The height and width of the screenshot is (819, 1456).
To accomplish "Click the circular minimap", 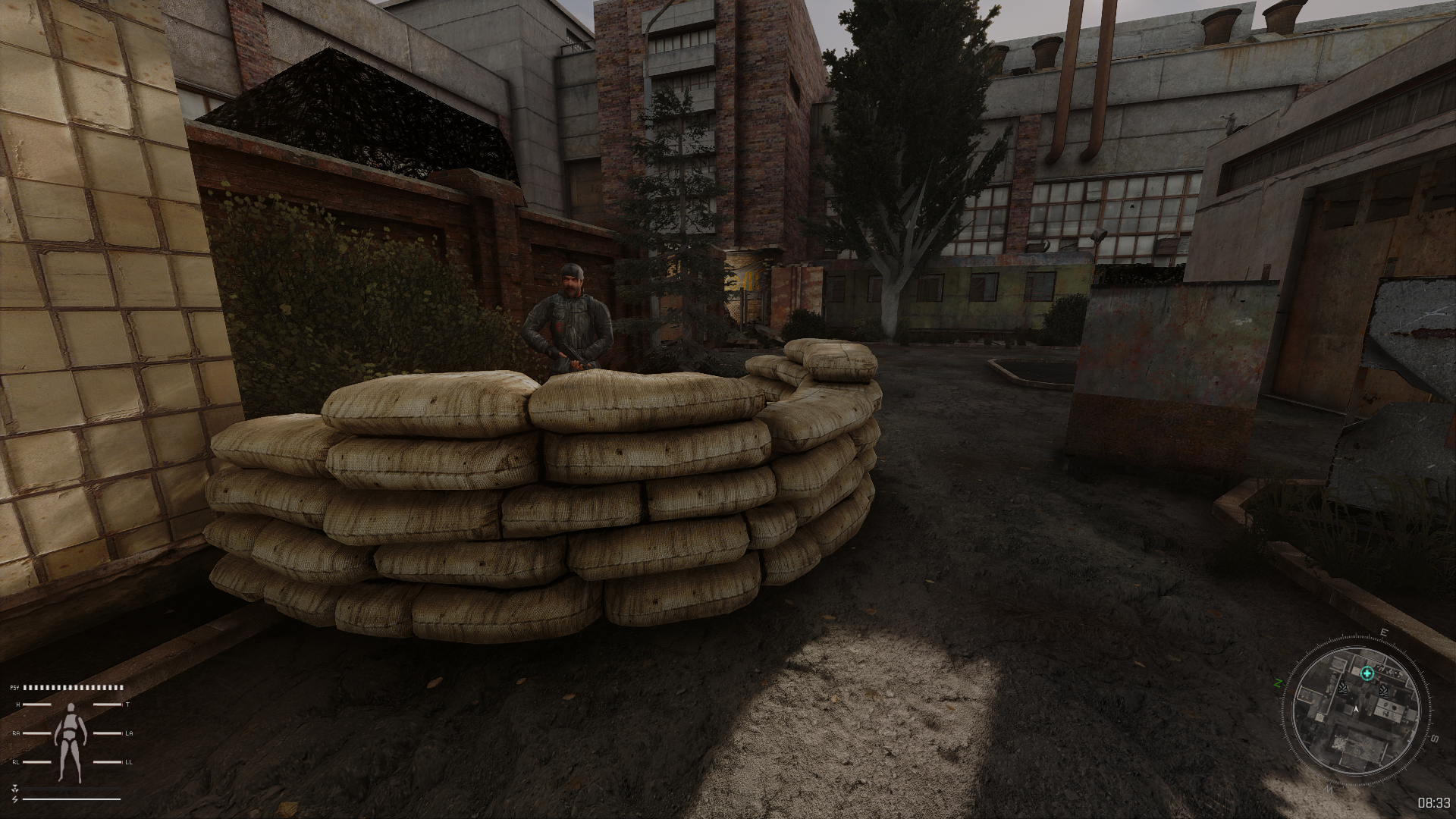I will [1355, 709].
